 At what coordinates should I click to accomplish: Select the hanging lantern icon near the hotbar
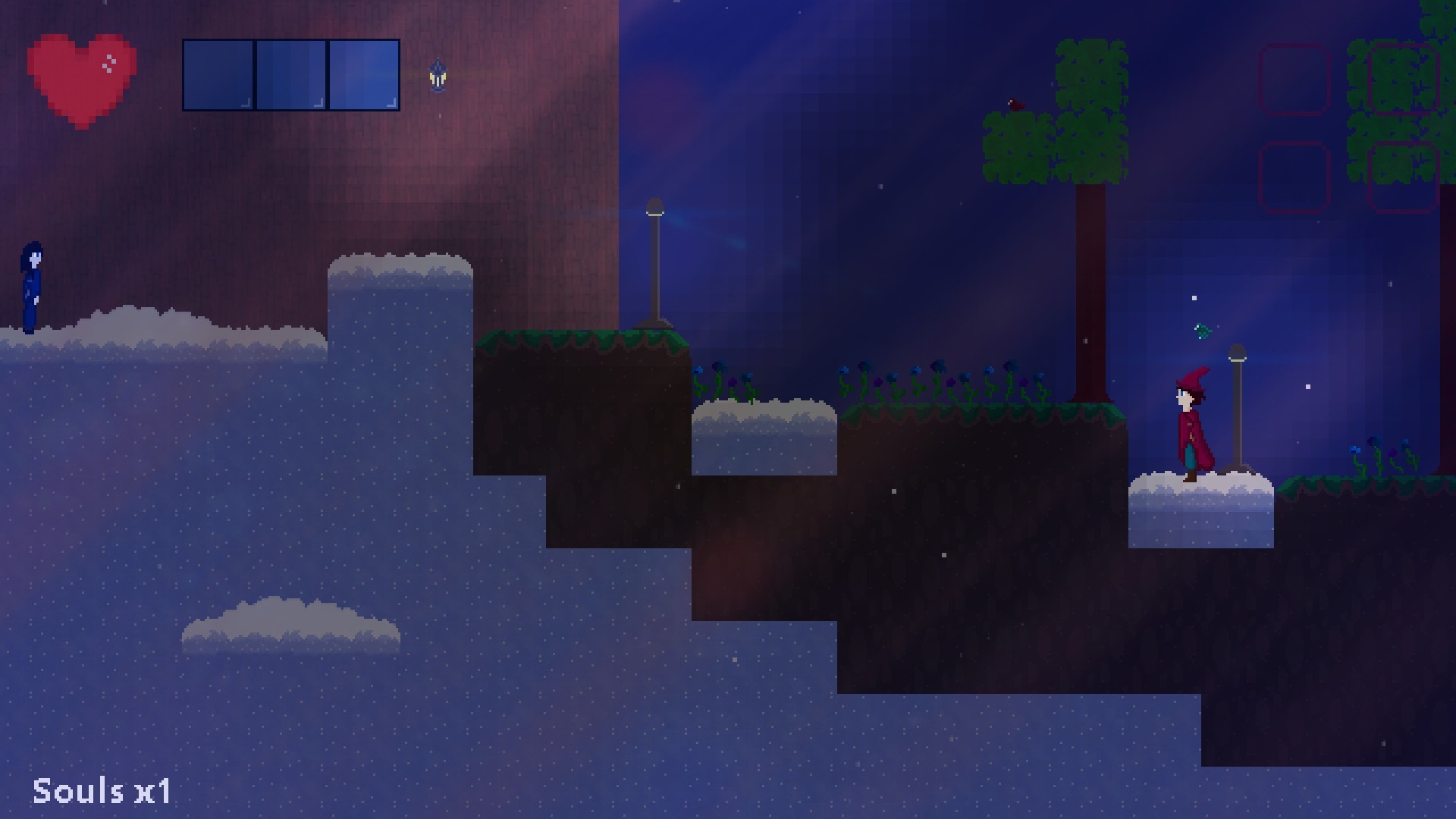coord(438,74)
